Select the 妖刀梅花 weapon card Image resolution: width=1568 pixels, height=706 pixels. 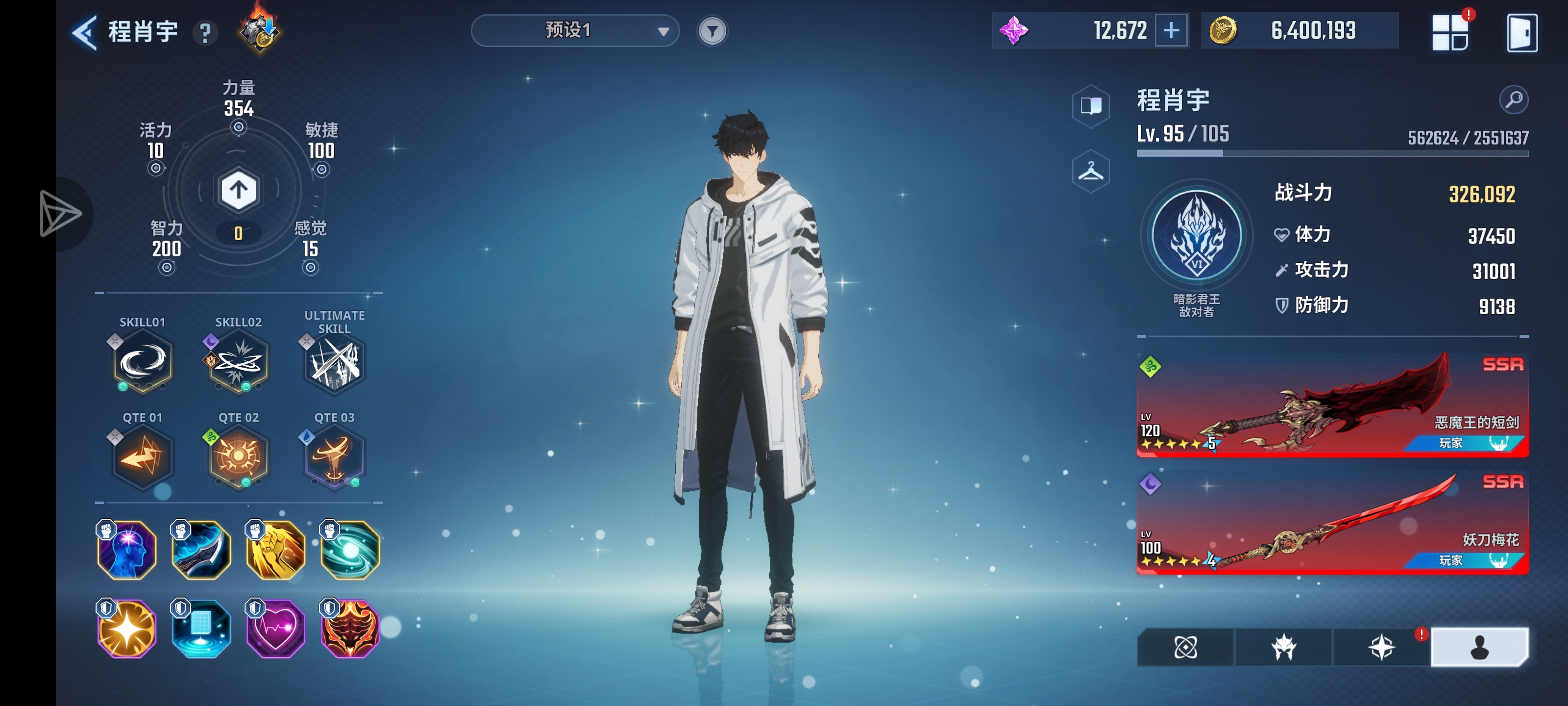click(x=1332, y=523)
